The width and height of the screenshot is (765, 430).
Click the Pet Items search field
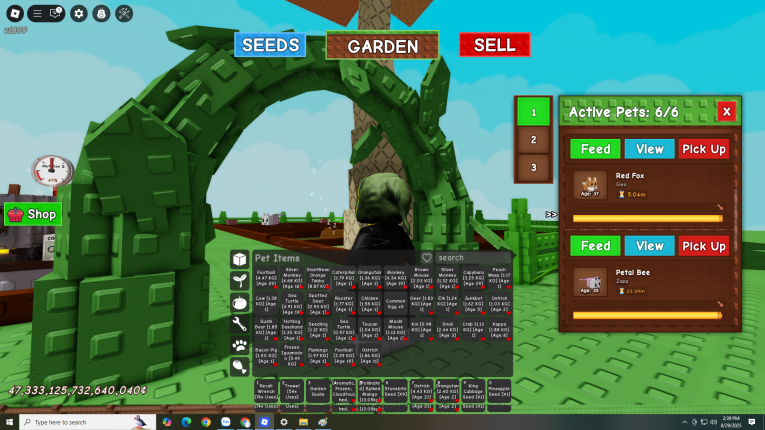(x=474, y=258)
